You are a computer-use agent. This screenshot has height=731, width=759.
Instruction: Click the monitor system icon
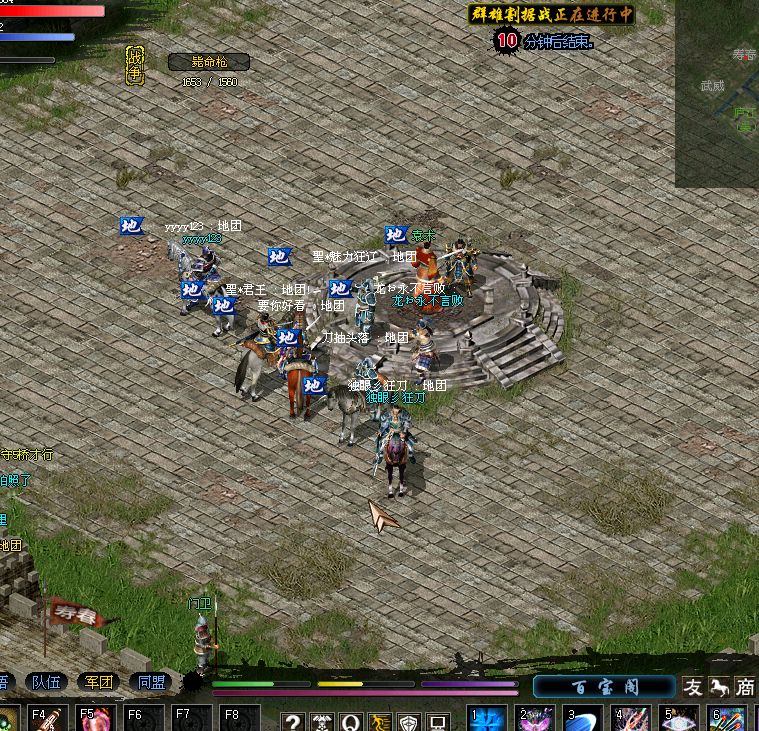pyautogui.click(x=437, y=722)
